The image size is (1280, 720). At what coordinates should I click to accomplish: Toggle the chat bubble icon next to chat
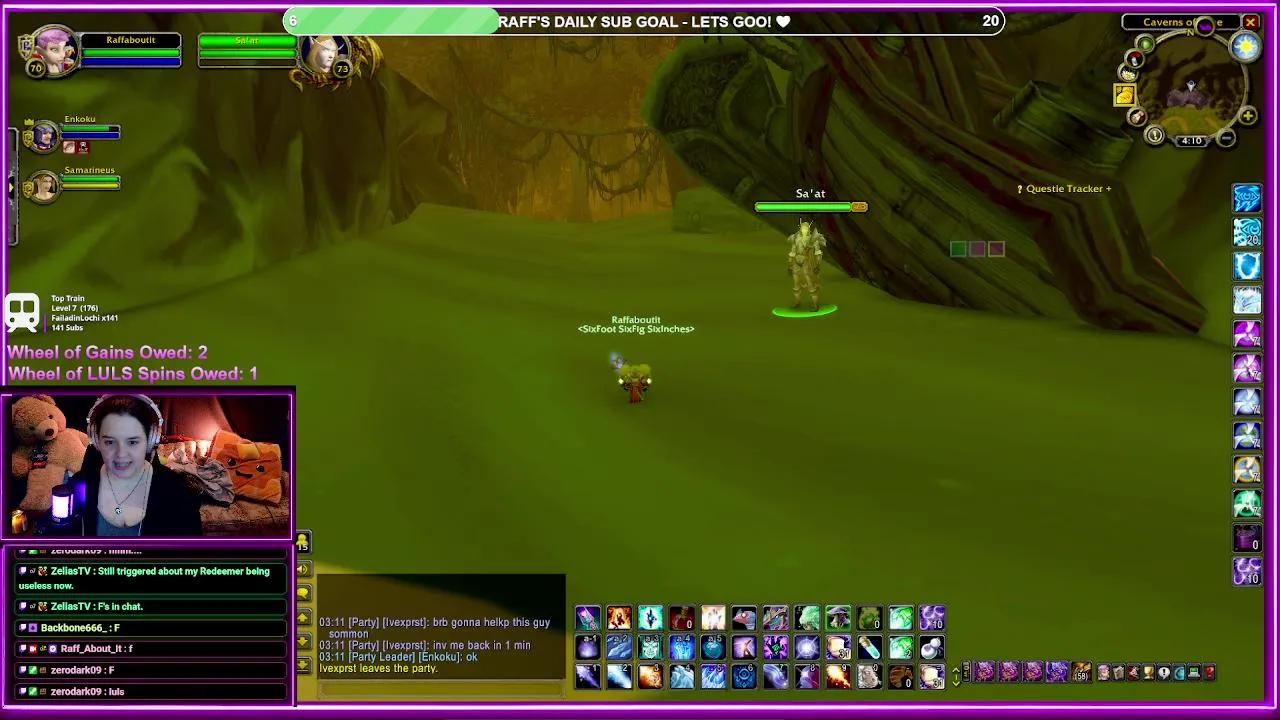303,593
